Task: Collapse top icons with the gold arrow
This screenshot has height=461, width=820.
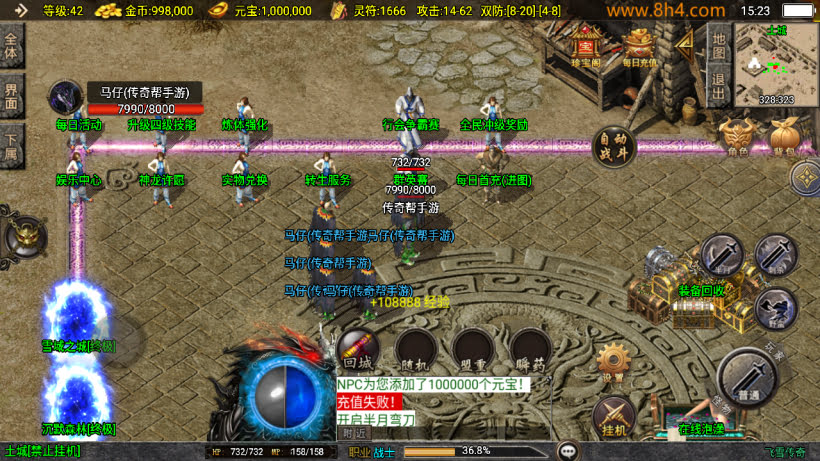Action: (685, 45)
